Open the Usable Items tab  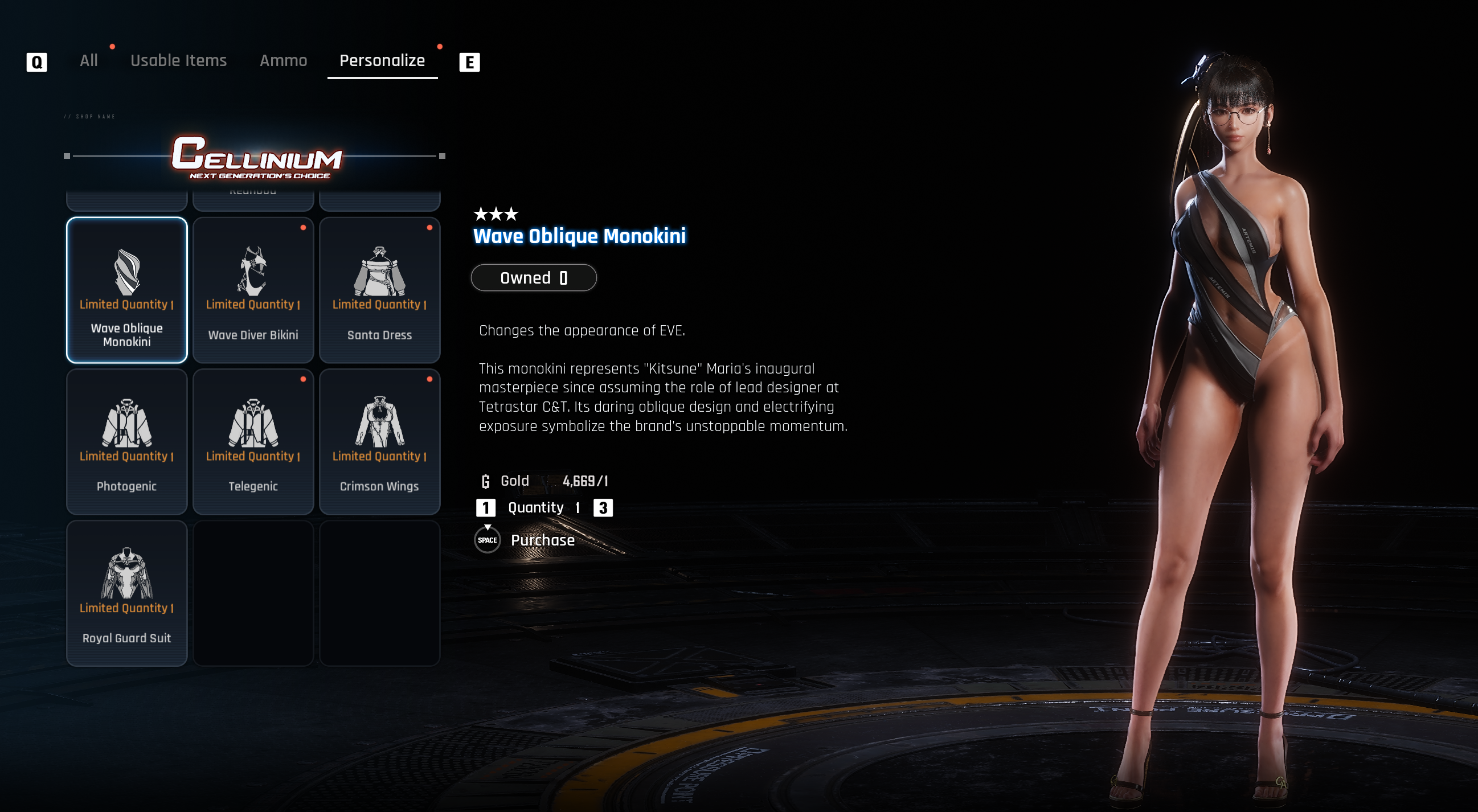coord(178,60)
